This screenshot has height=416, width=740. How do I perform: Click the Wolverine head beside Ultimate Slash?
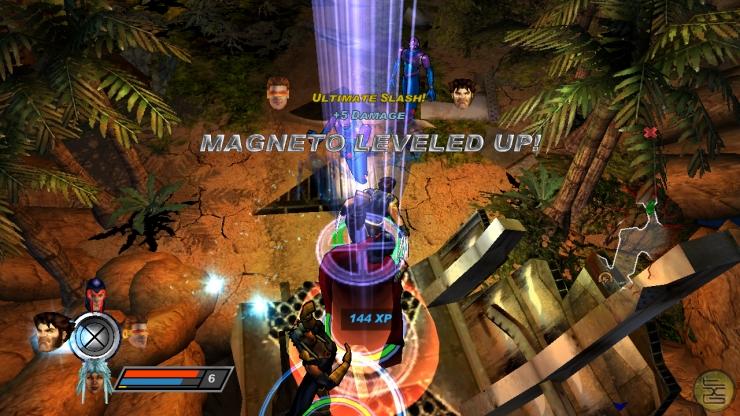(460, 93)
